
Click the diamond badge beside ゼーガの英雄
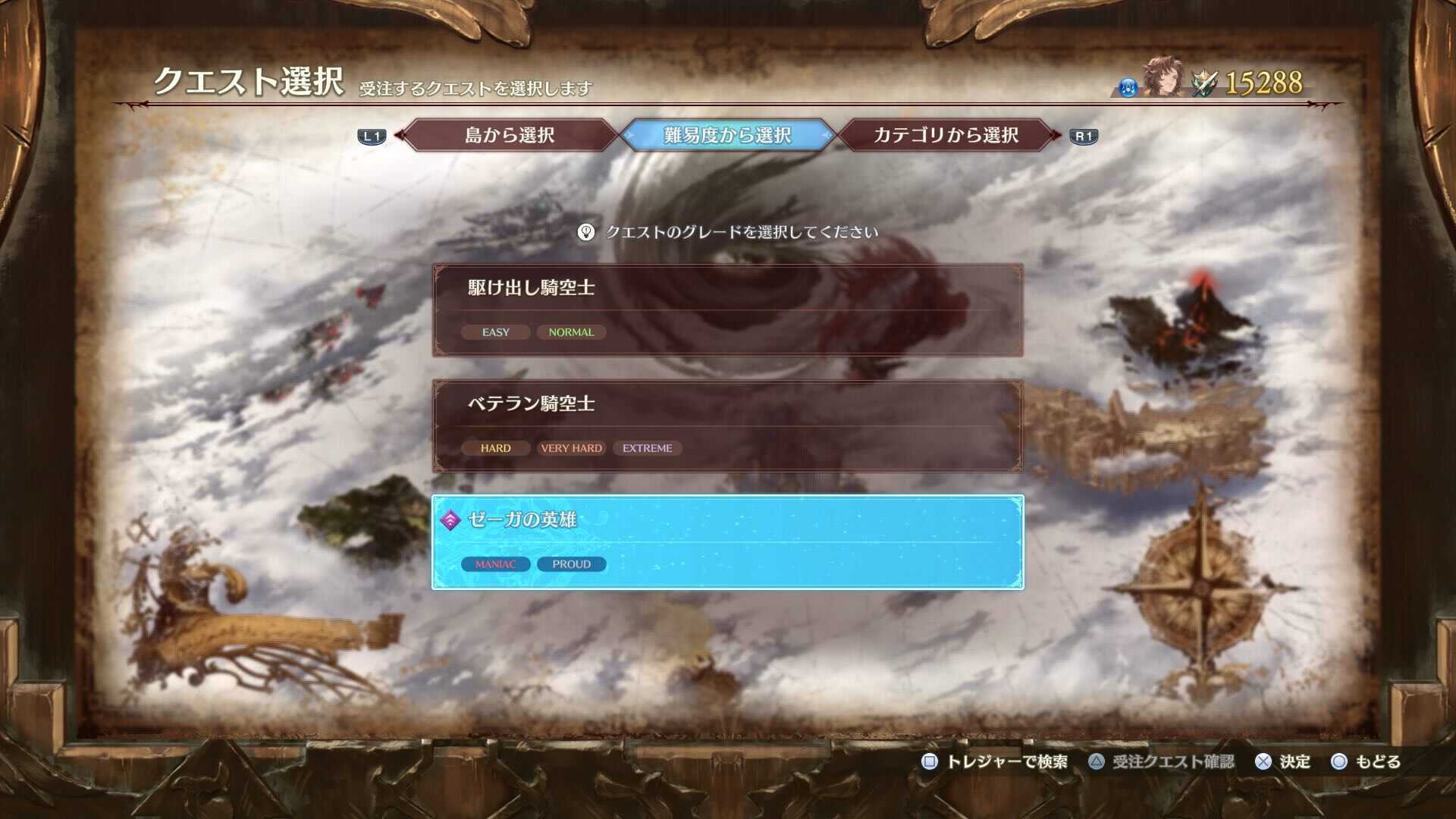[x=450, y=521]
